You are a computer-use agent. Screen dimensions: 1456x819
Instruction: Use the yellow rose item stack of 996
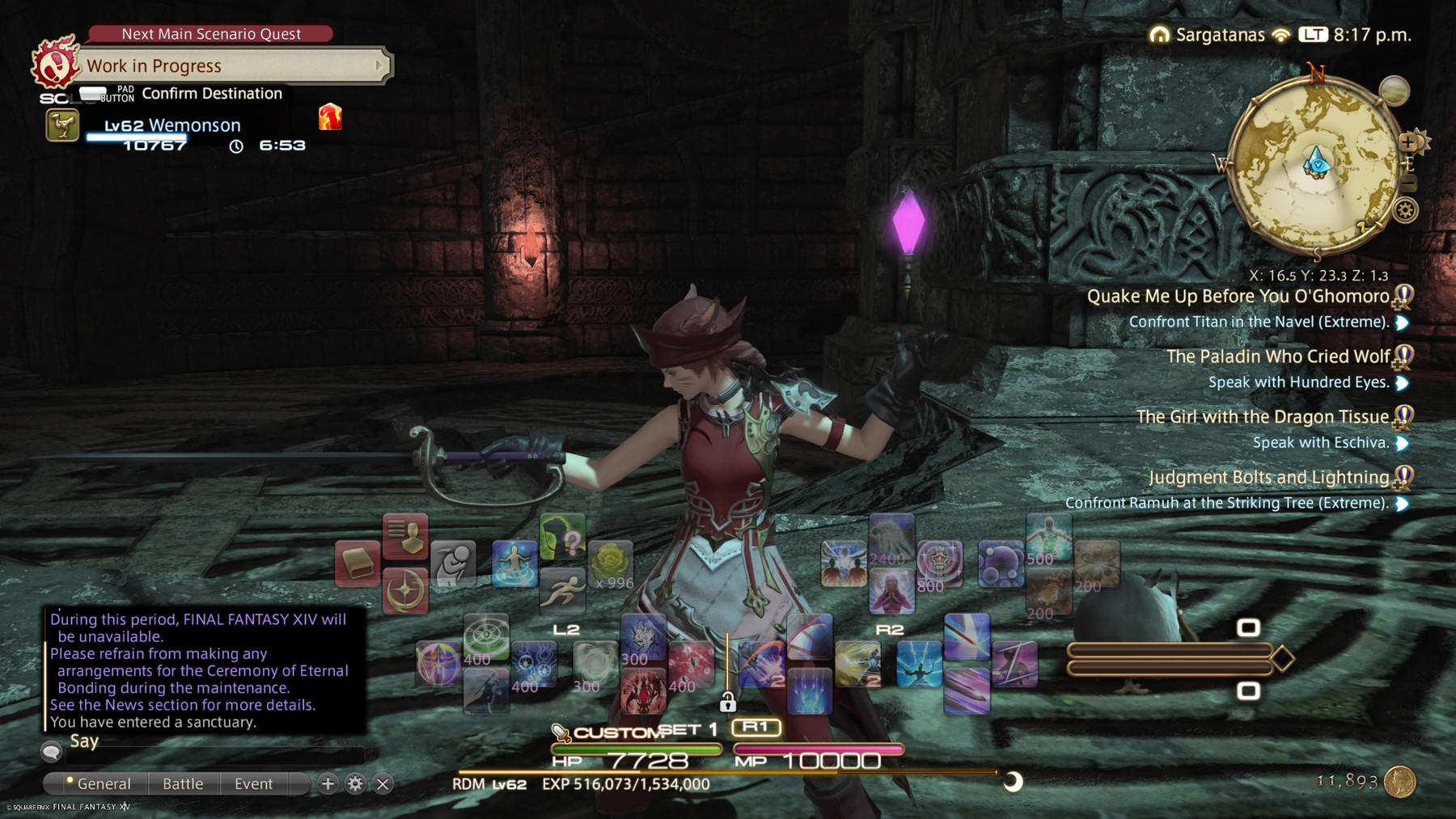click(611, 563)
